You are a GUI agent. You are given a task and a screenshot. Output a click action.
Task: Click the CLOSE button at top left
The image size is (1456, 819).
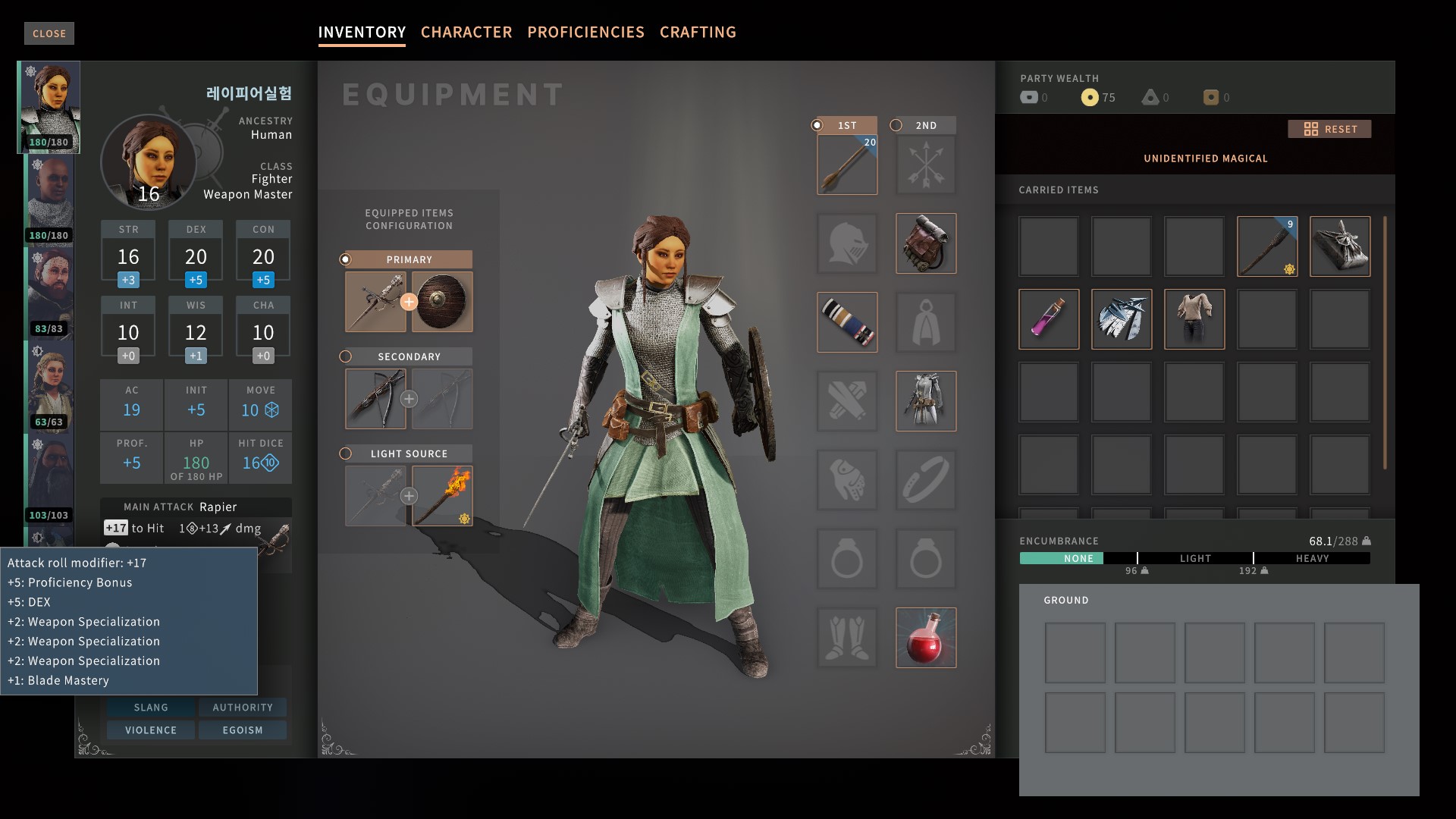click(x=49, y=33)
